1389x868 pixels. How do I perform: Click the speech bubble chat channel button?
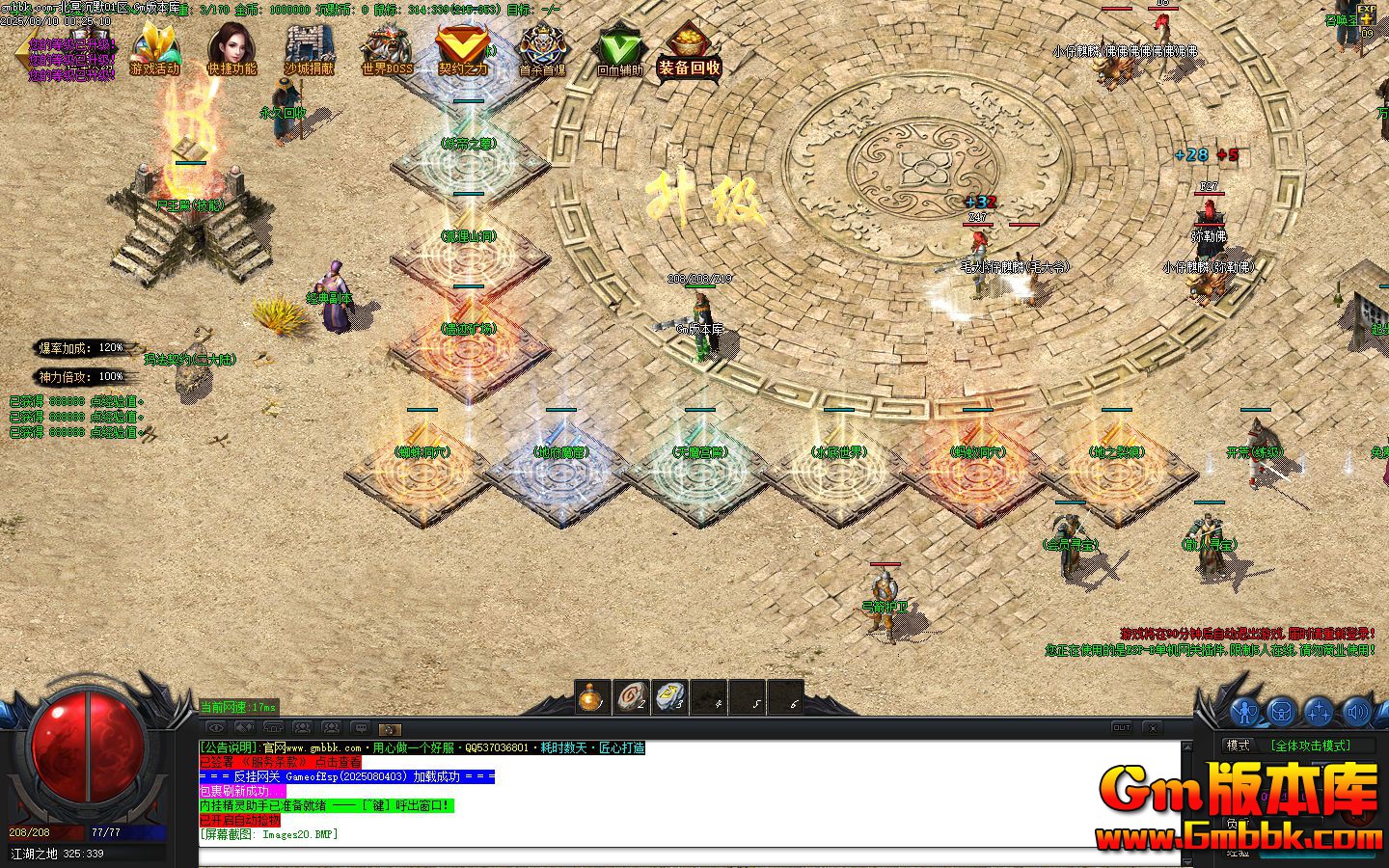click(x=360, y=727)
